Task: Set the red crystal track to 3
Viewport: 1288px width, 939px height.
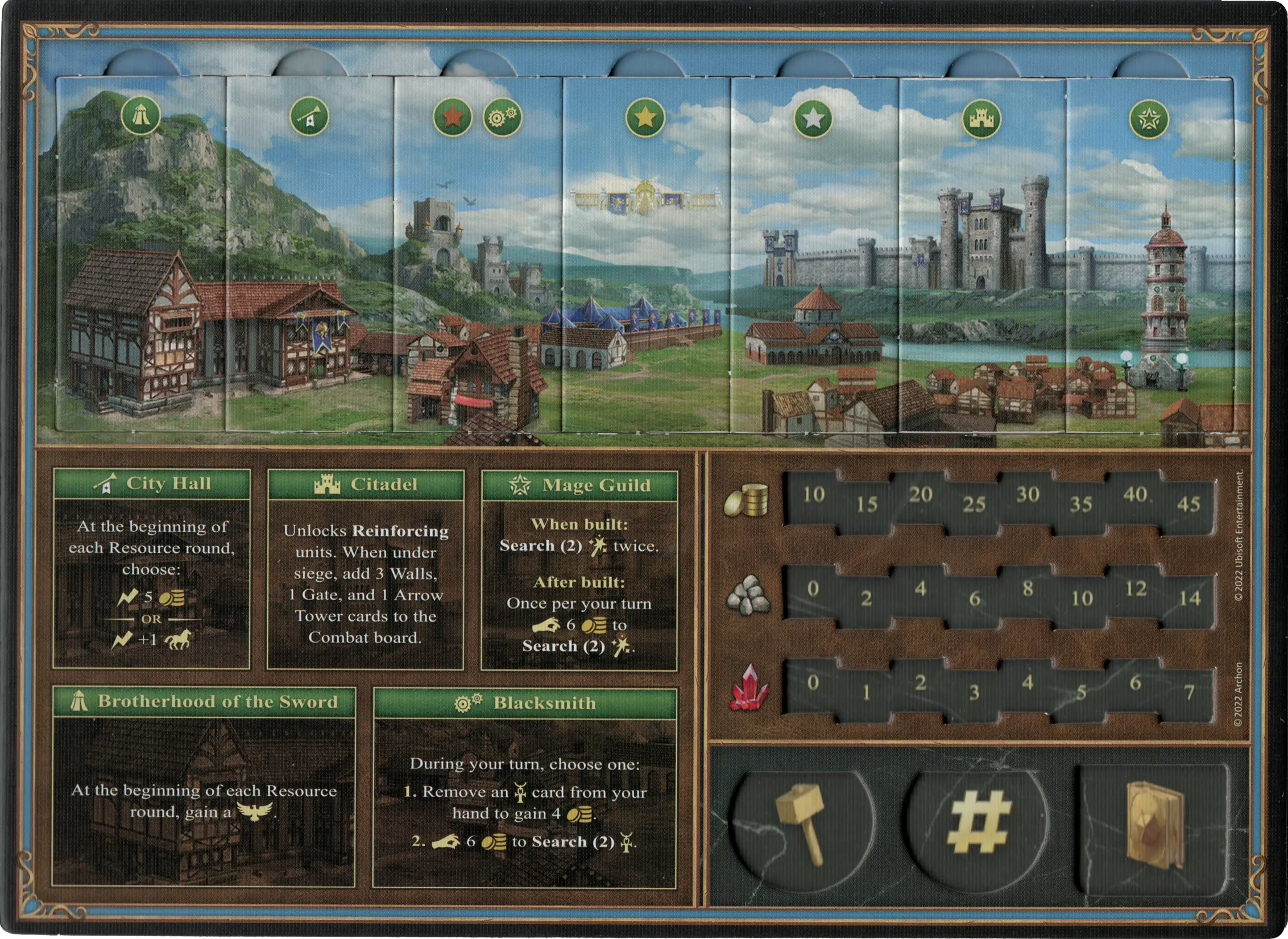Action: 974,692
